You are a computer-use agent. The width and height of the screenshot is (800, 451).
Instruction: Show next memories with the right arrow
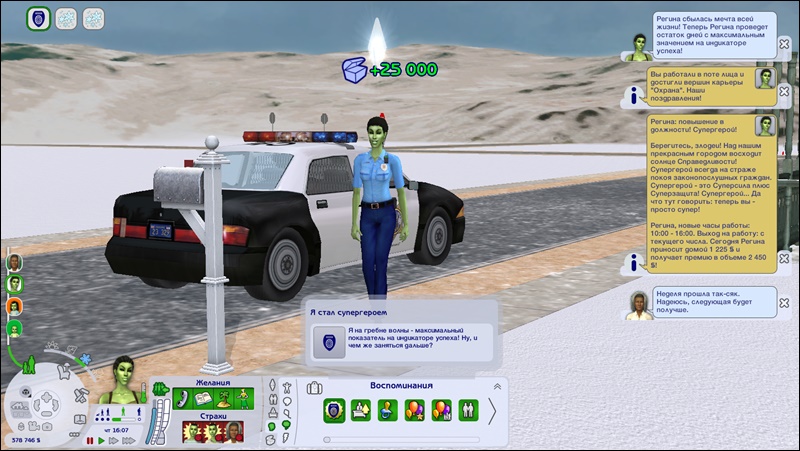(492, 411)
